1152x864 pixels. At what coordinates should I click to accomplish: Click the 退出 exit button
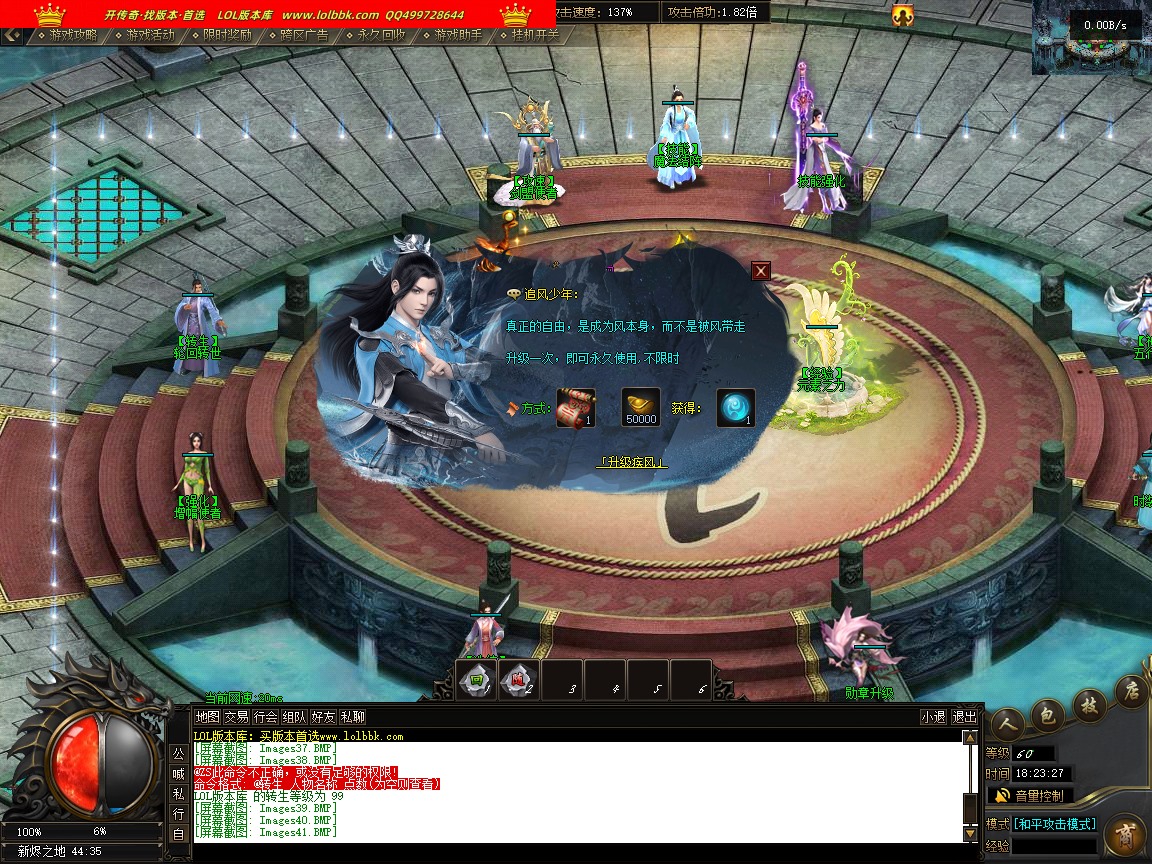coord(964,717)
